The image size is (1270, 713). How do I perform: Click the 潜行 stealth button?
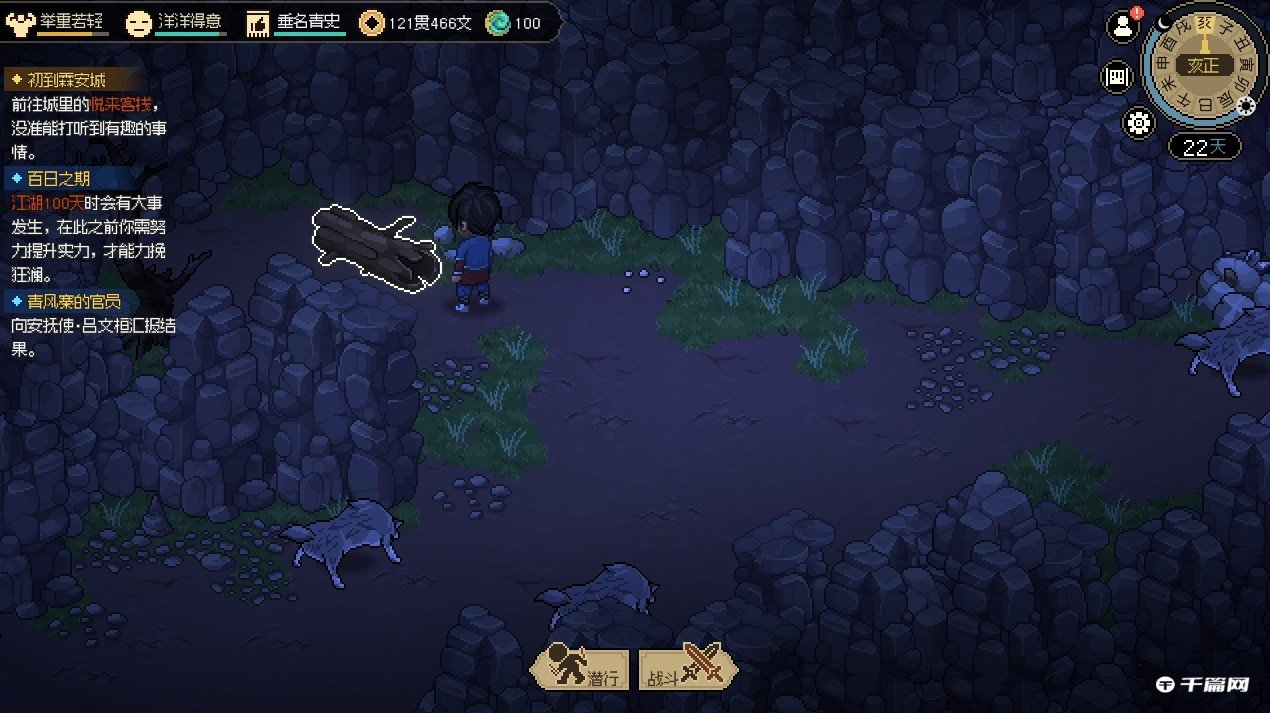click(582, 666)
